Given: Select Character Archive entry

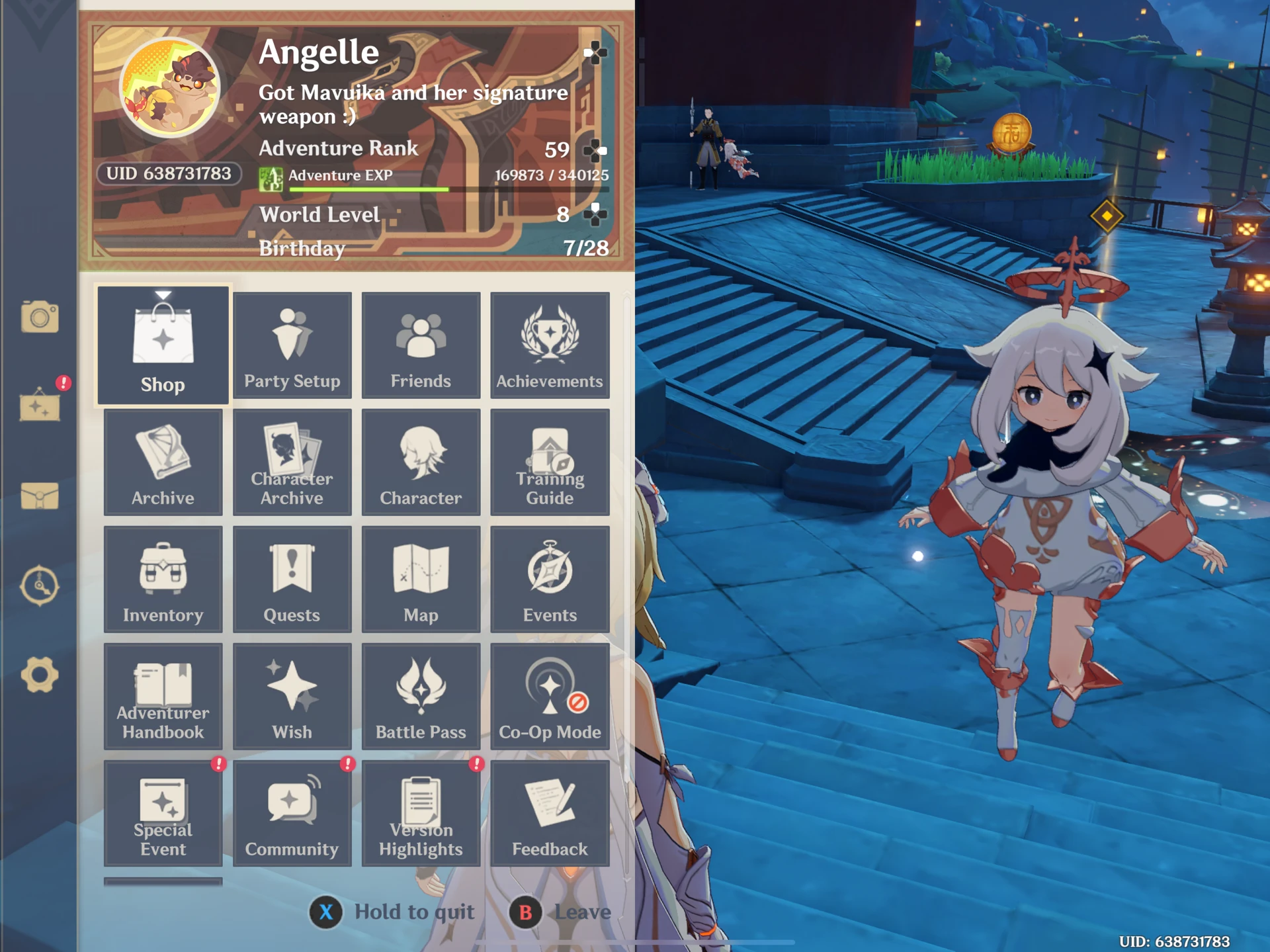Looking at the screenshot, I should point(292,462).
